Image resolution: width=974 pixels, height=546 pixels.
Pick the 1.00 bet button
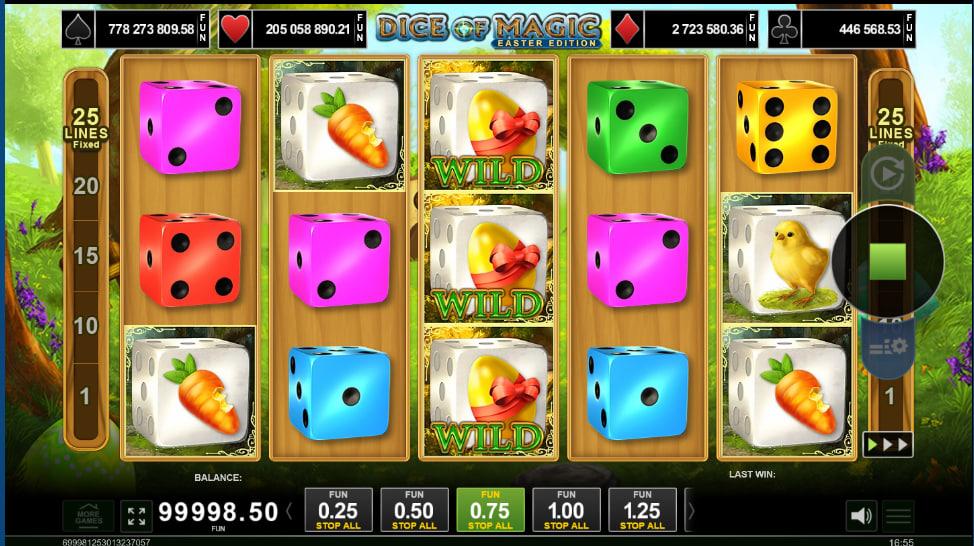(x=566, y=510)
